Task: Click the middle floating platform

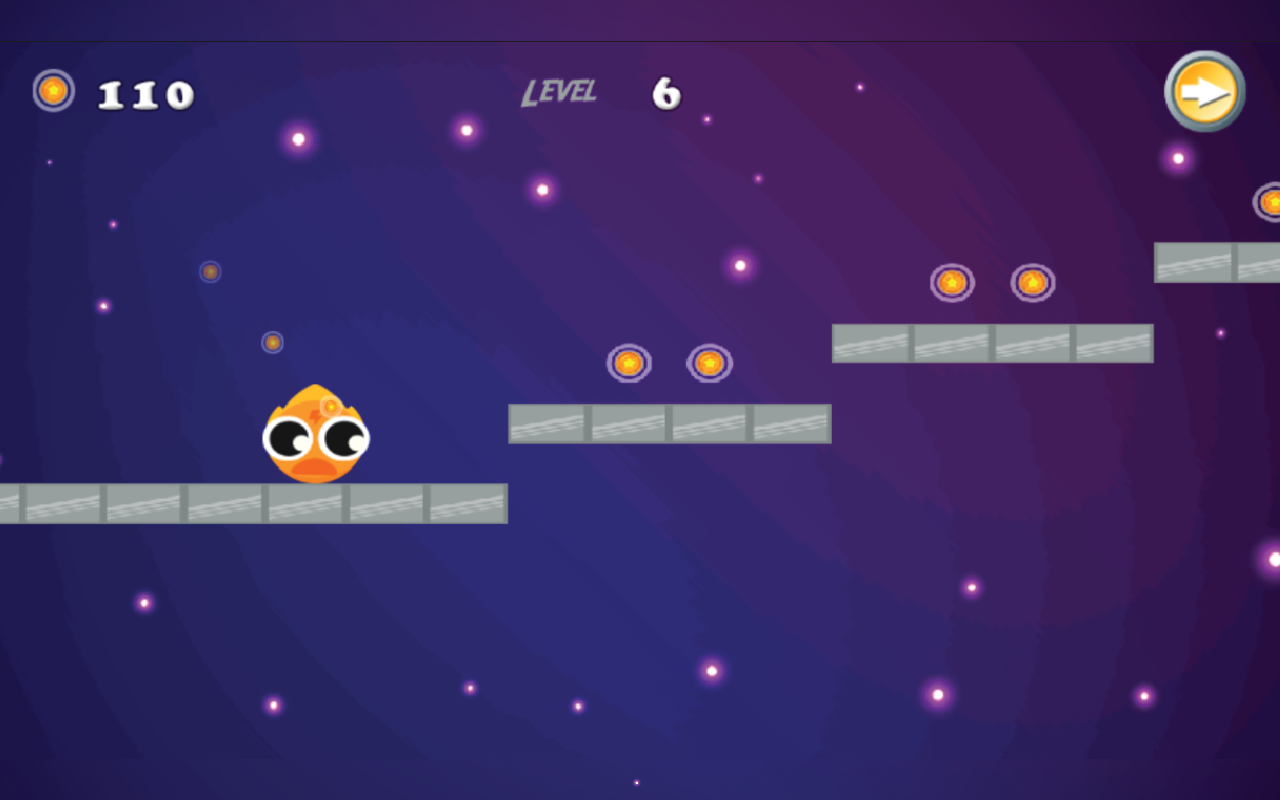Action: tap(670, 423)
